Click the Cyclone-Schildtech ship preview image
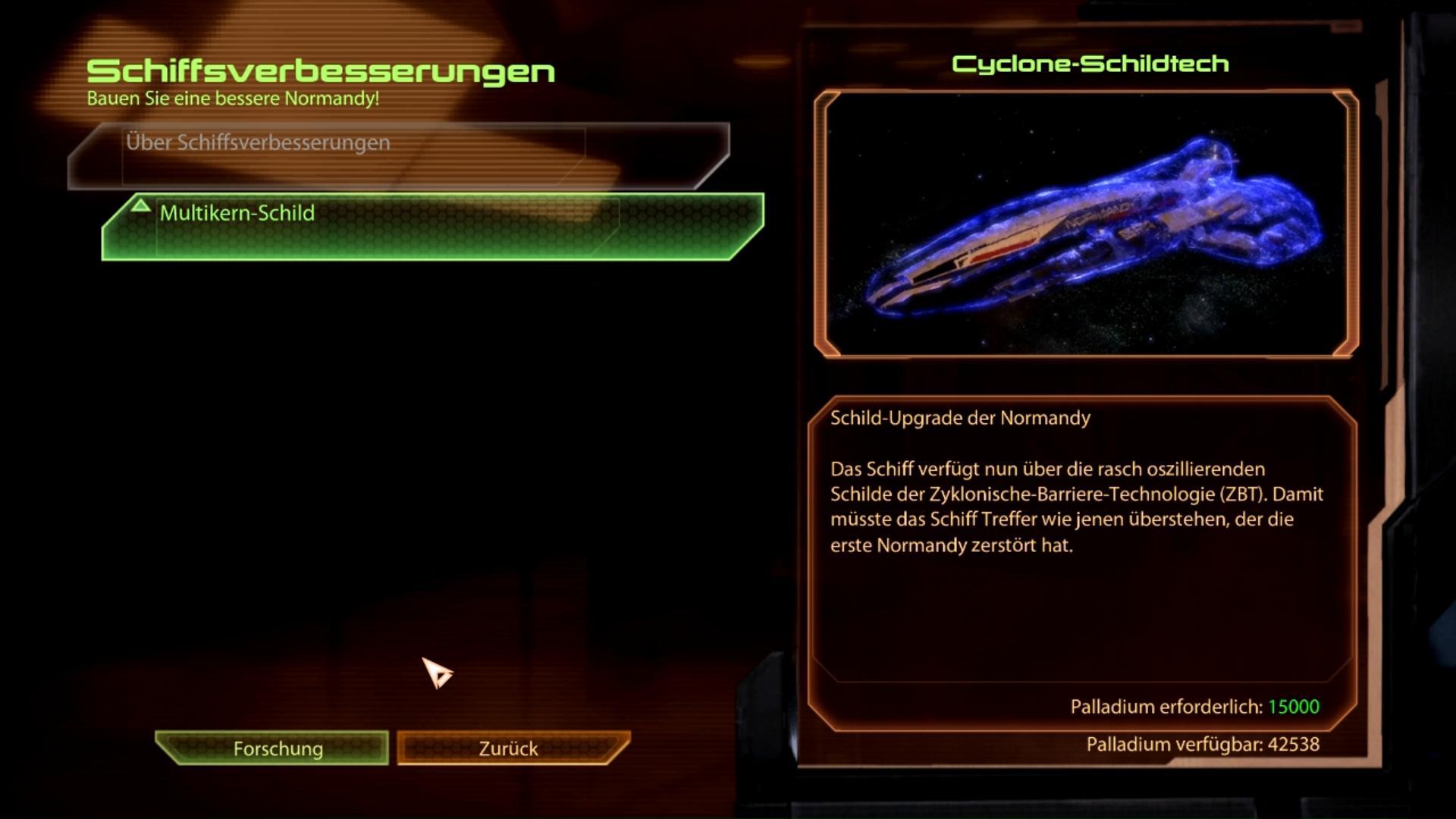Image resolution: width=1456 pixels, height=819 pixels. [1085, 224]
